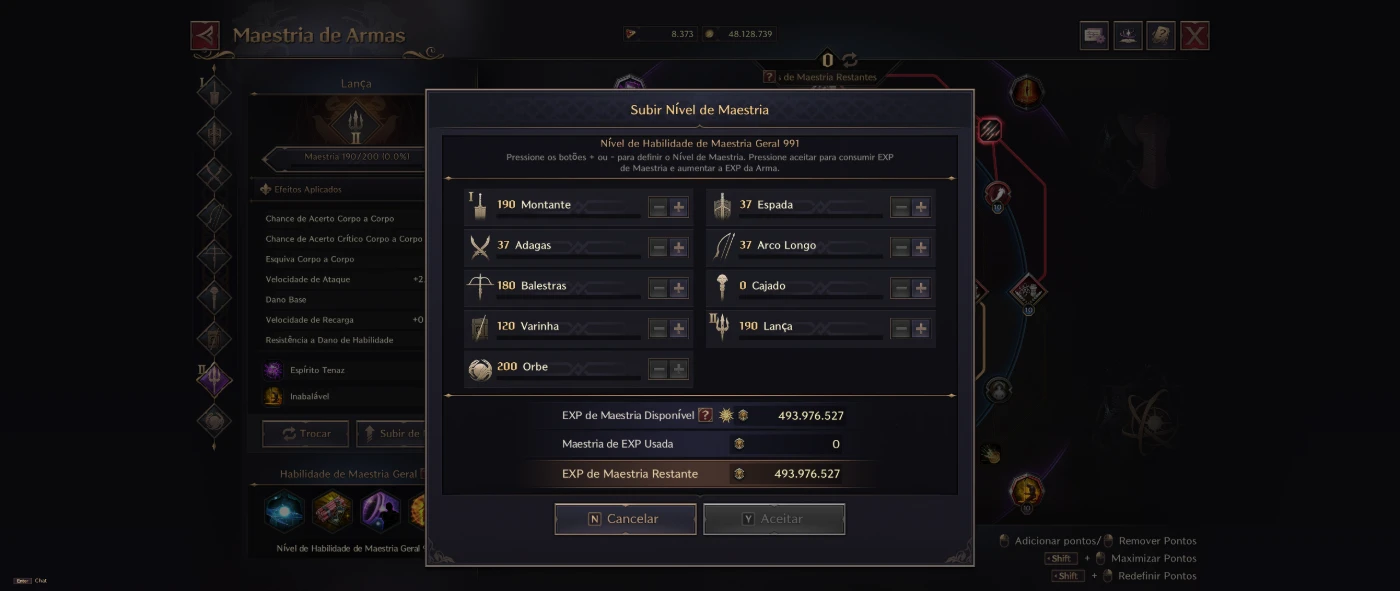Viewport: 1400px width, 591px height.
Task: Choose the Inabalável effect icon
Action: coord(273,396)
